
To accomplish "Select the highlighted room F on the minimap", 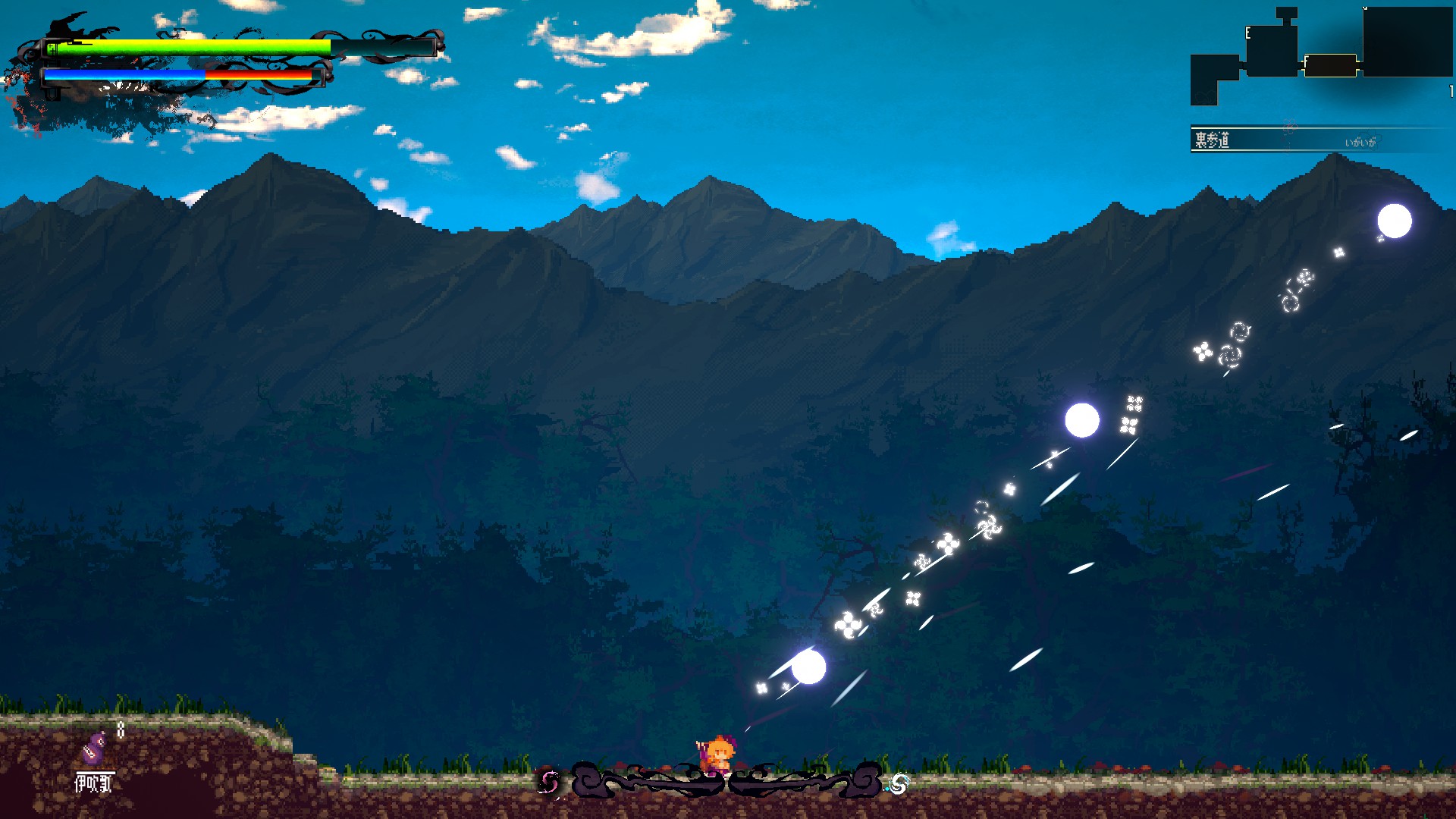I will click(x=1330, y=66).
